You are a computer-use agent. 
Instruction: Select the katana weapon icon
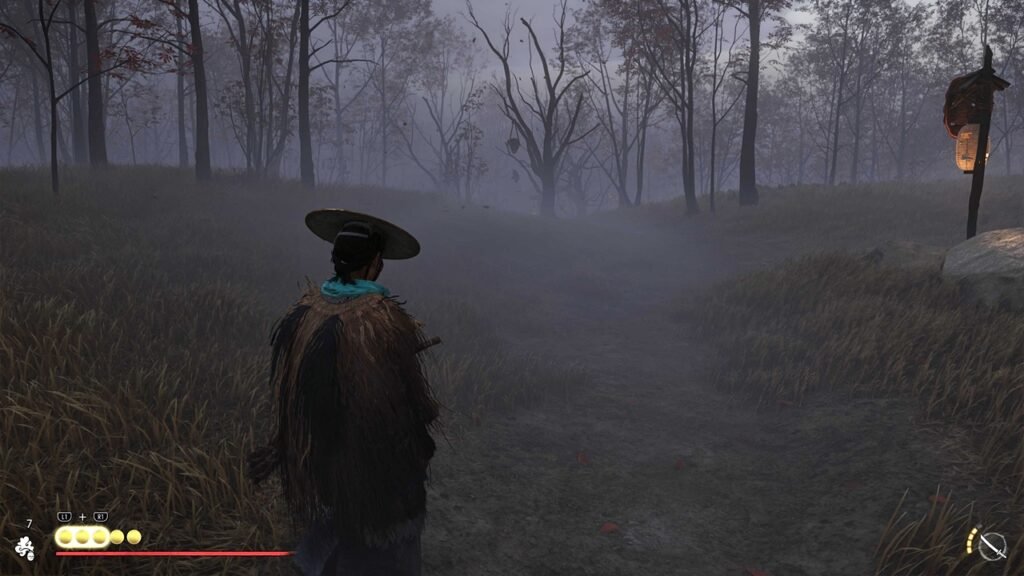coord(991,545)
